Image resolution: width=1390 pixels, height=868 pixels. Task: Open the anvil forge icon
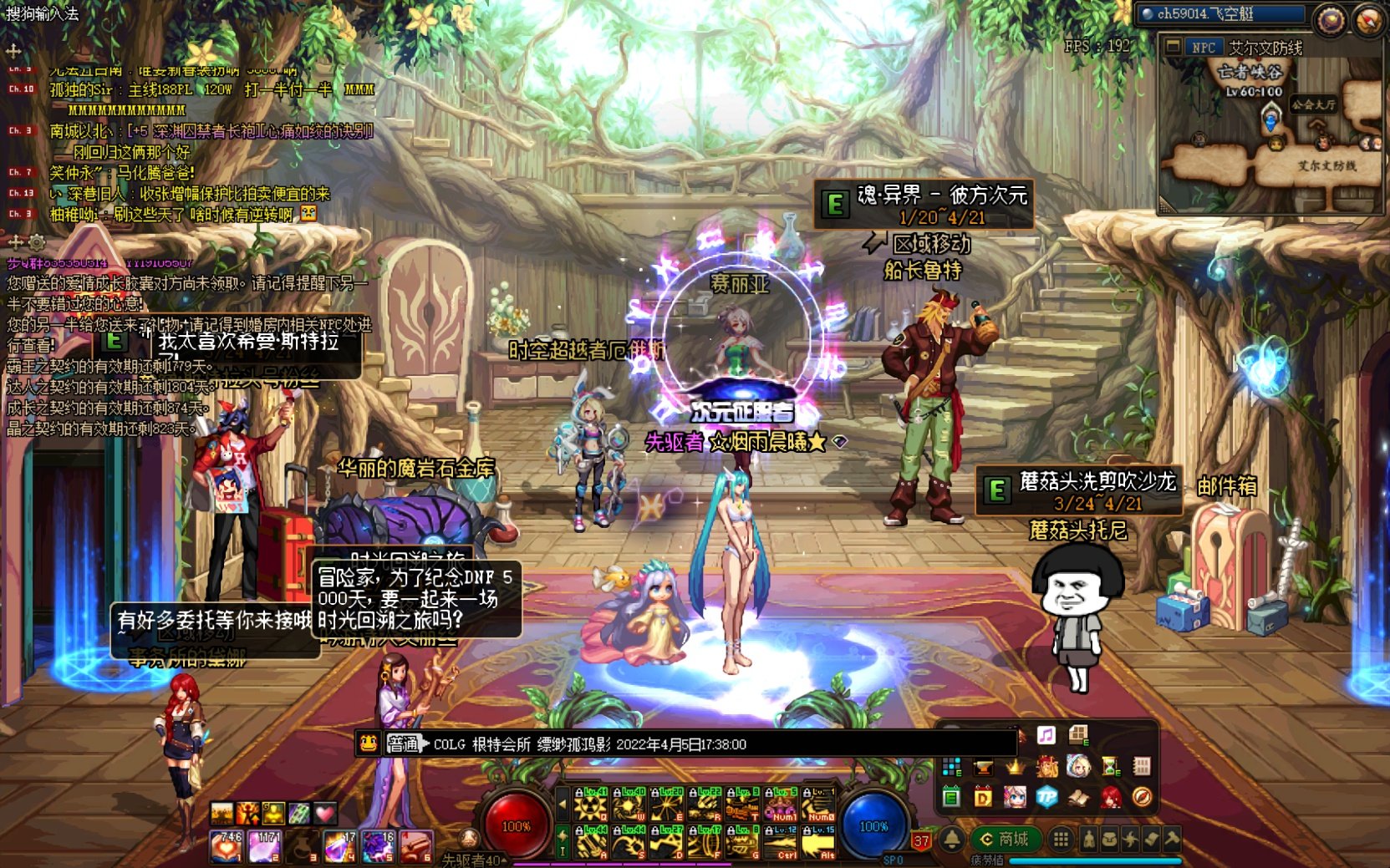point(983,766)
